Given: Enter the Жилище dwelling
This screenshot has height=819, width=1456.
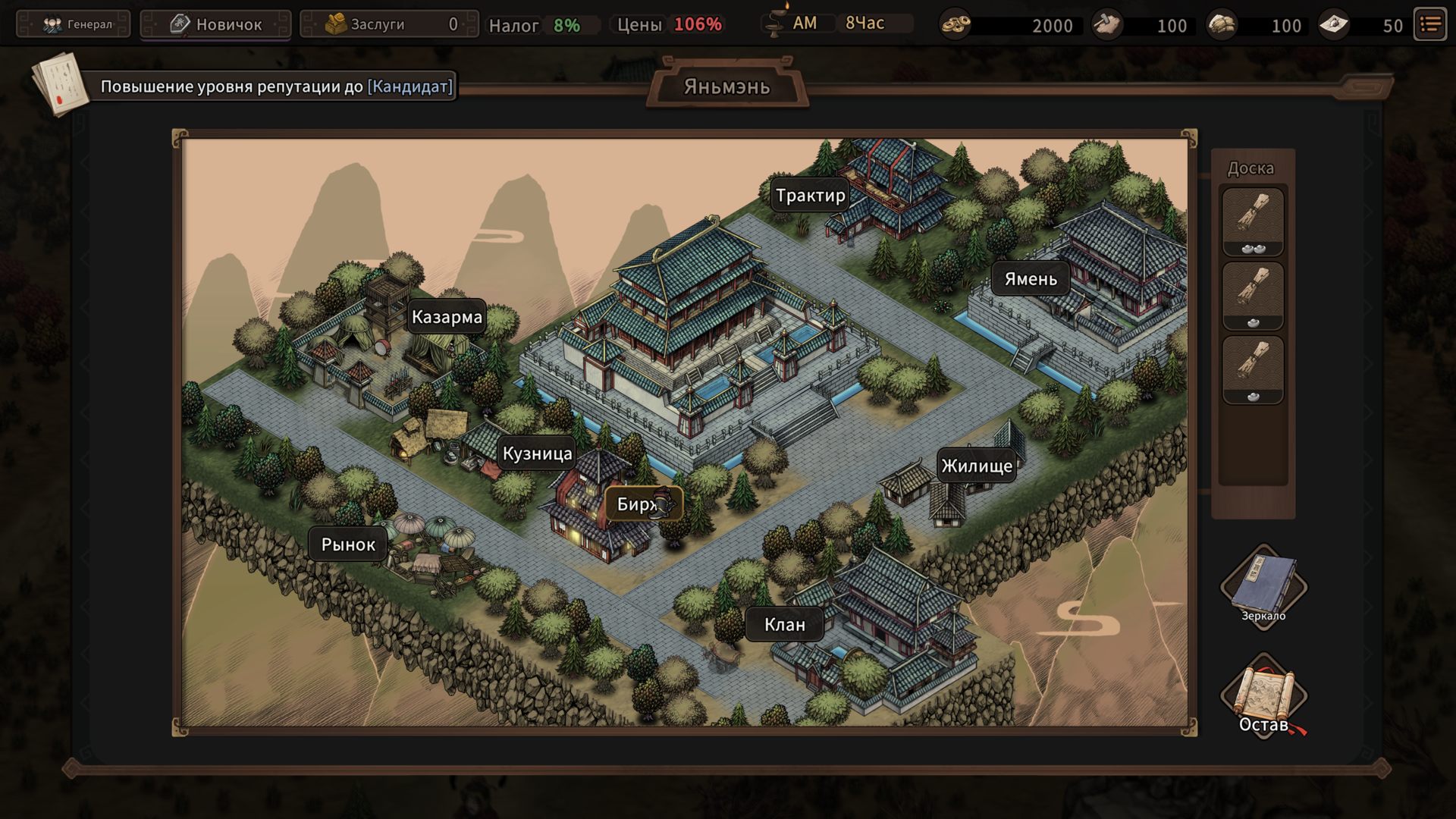Looking at the screenshot, I should 977,466.
